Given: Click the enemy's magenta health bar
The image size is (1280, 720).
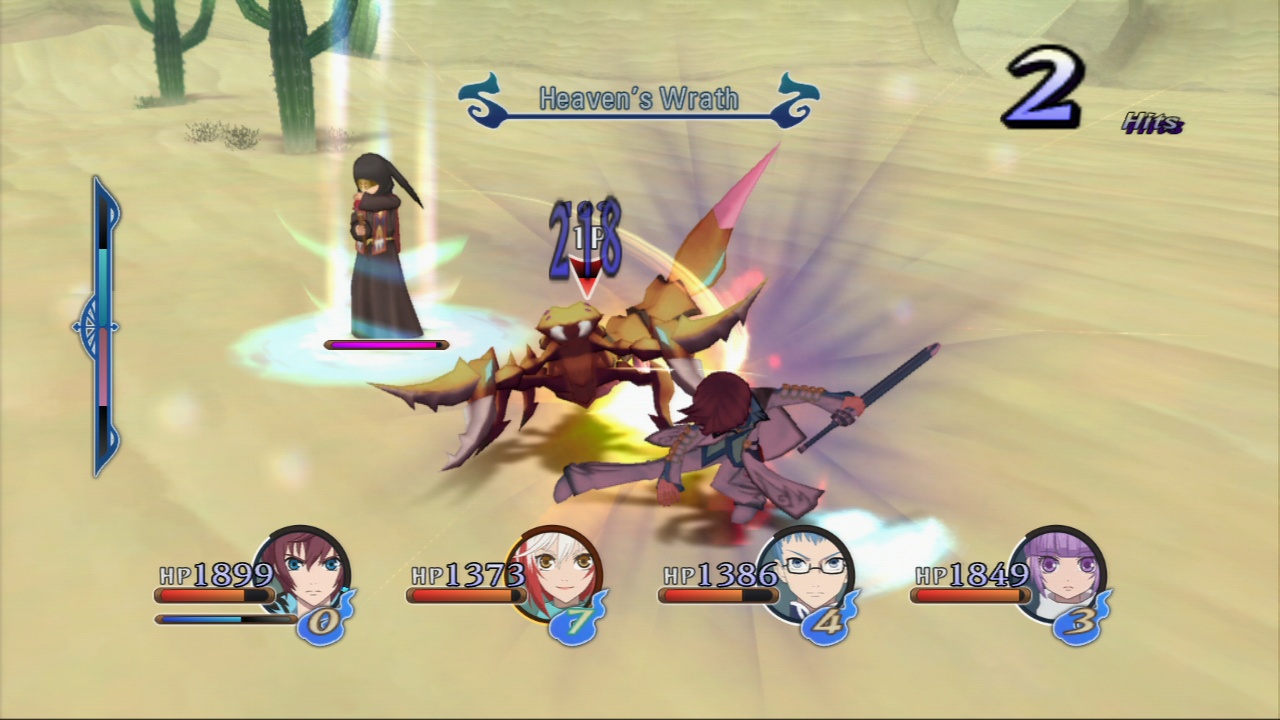Looking at the screenshot, I should tap(385, 345).
